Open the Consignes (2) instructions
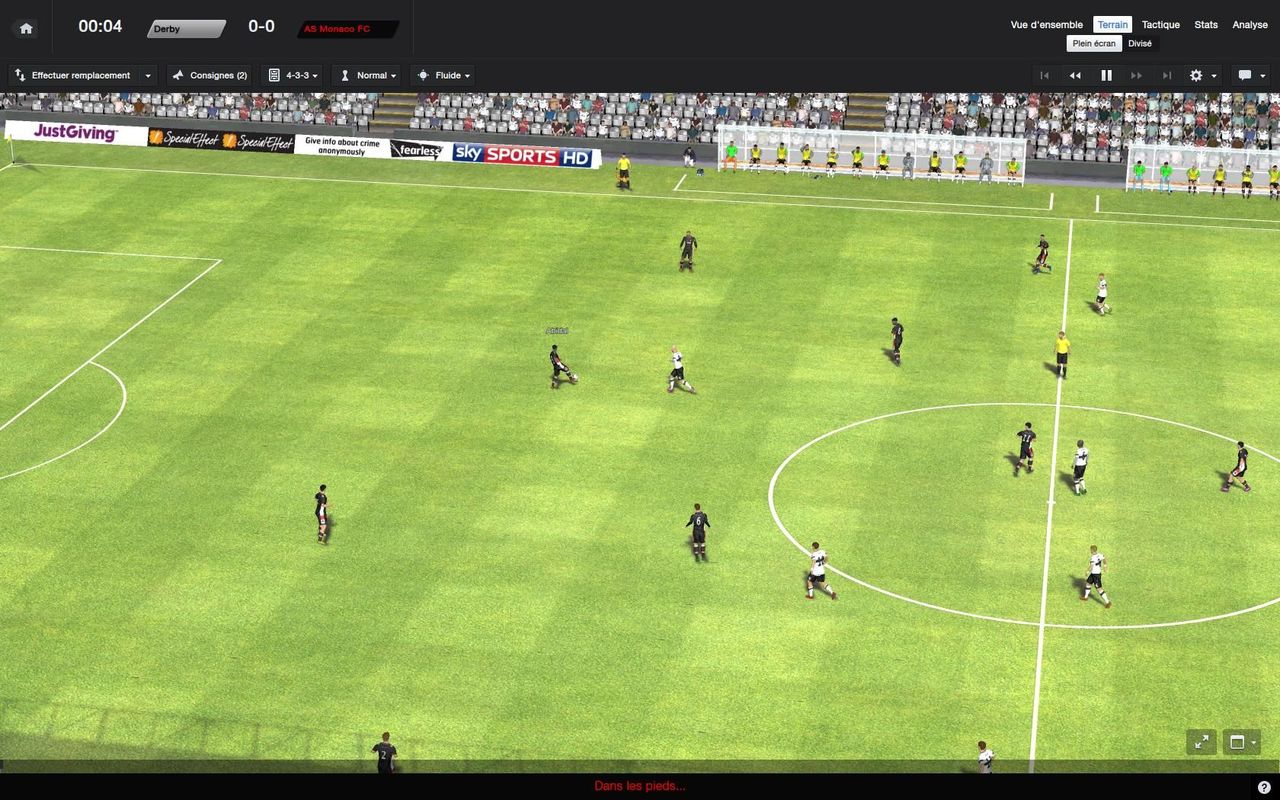This screenshot has width=1280, height=800. pos(210,75)
